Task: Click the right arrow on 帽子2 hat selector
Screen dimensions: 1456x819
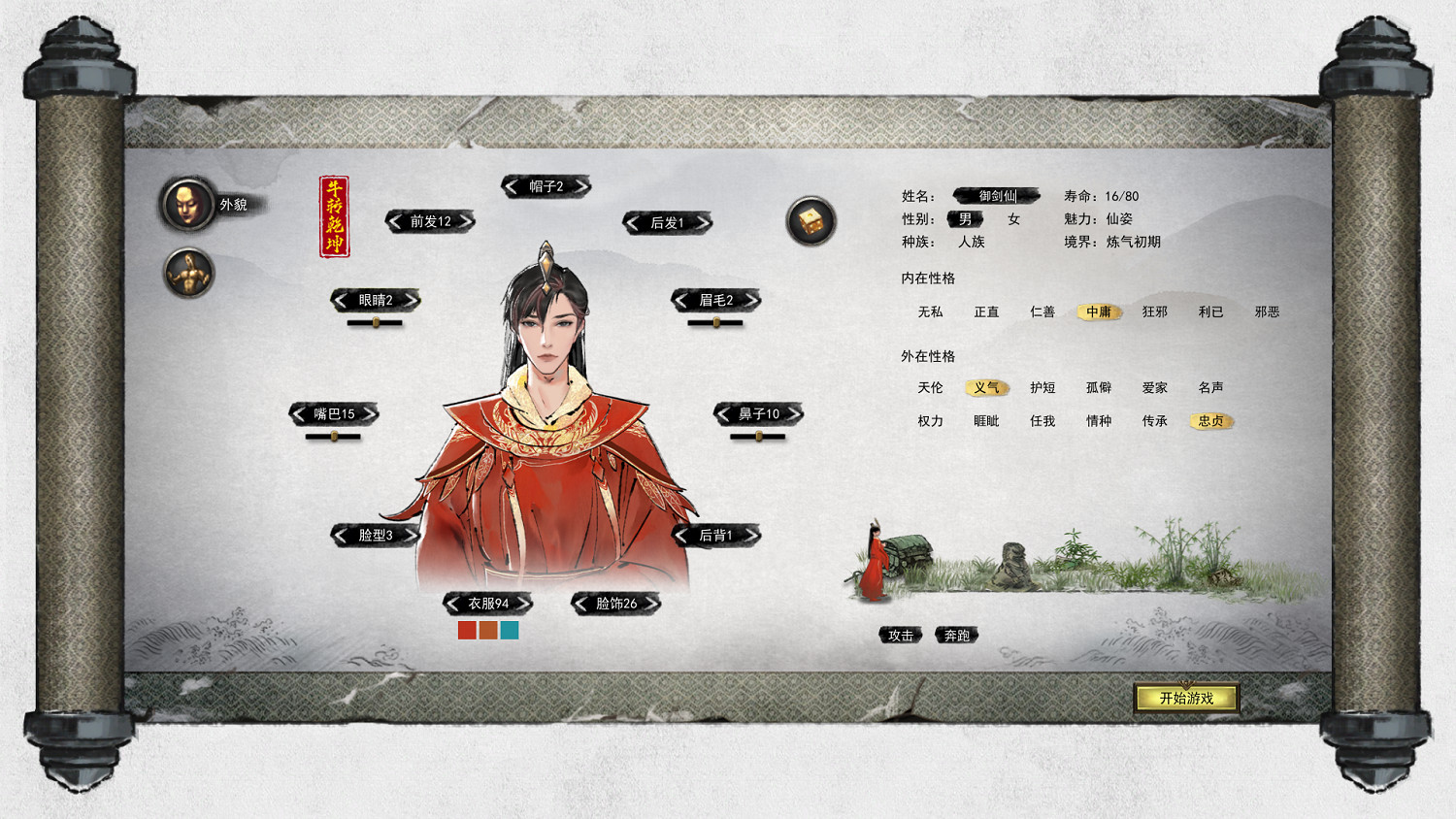Action: pyautogui.click(x=582, y=185)
